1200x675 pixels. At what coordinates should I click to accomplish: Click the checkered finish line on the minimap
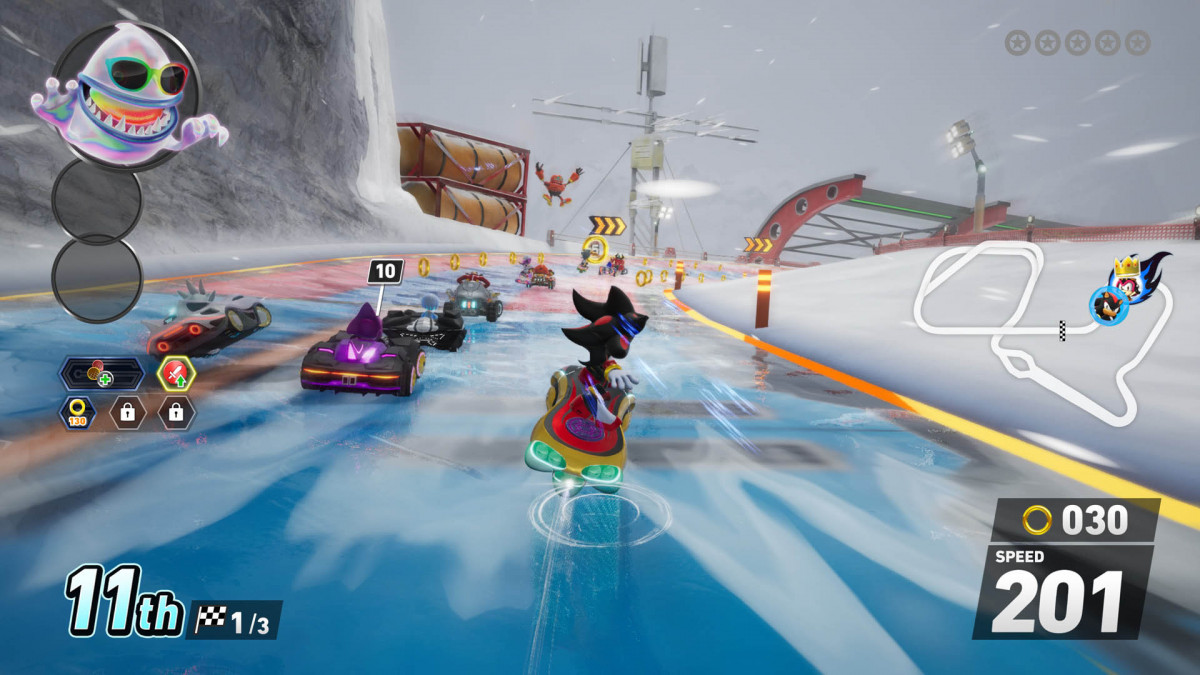[x=1062, y=330]
